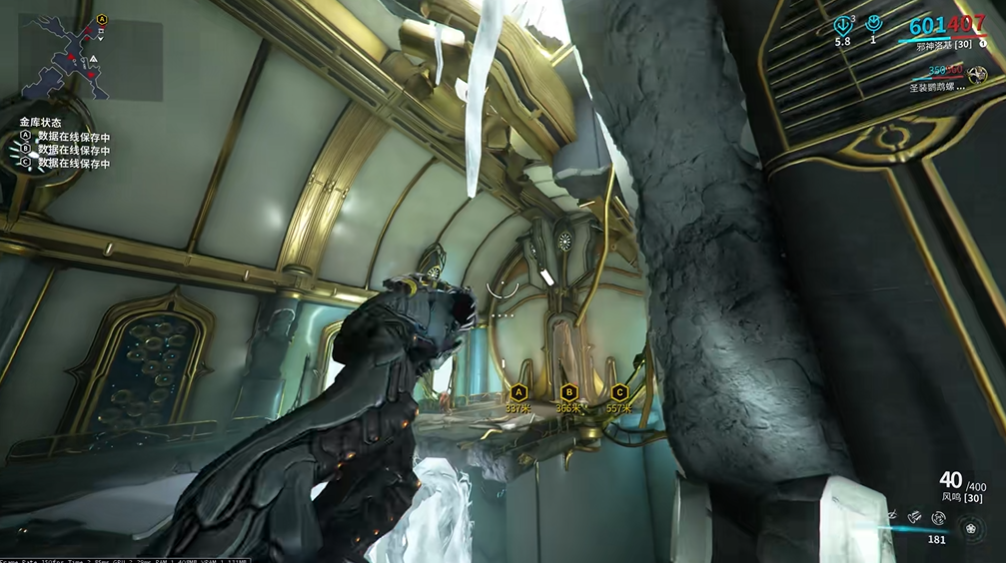
Task: Click the second buff icon showing 1
Action: pyautogui.click(x=873, y=24)
